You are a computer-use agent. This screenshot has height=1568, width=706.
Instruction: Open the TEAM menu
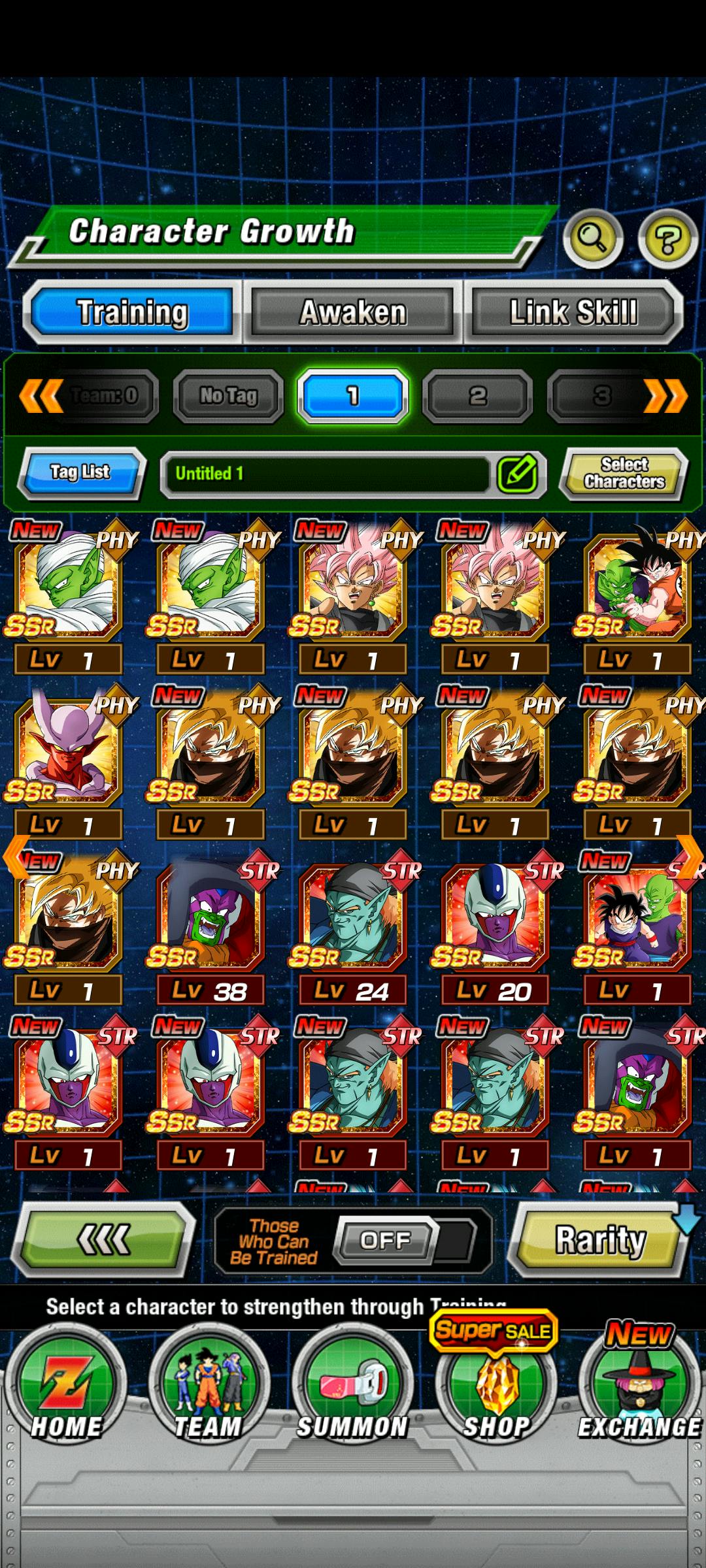(x=209, y=1385)
